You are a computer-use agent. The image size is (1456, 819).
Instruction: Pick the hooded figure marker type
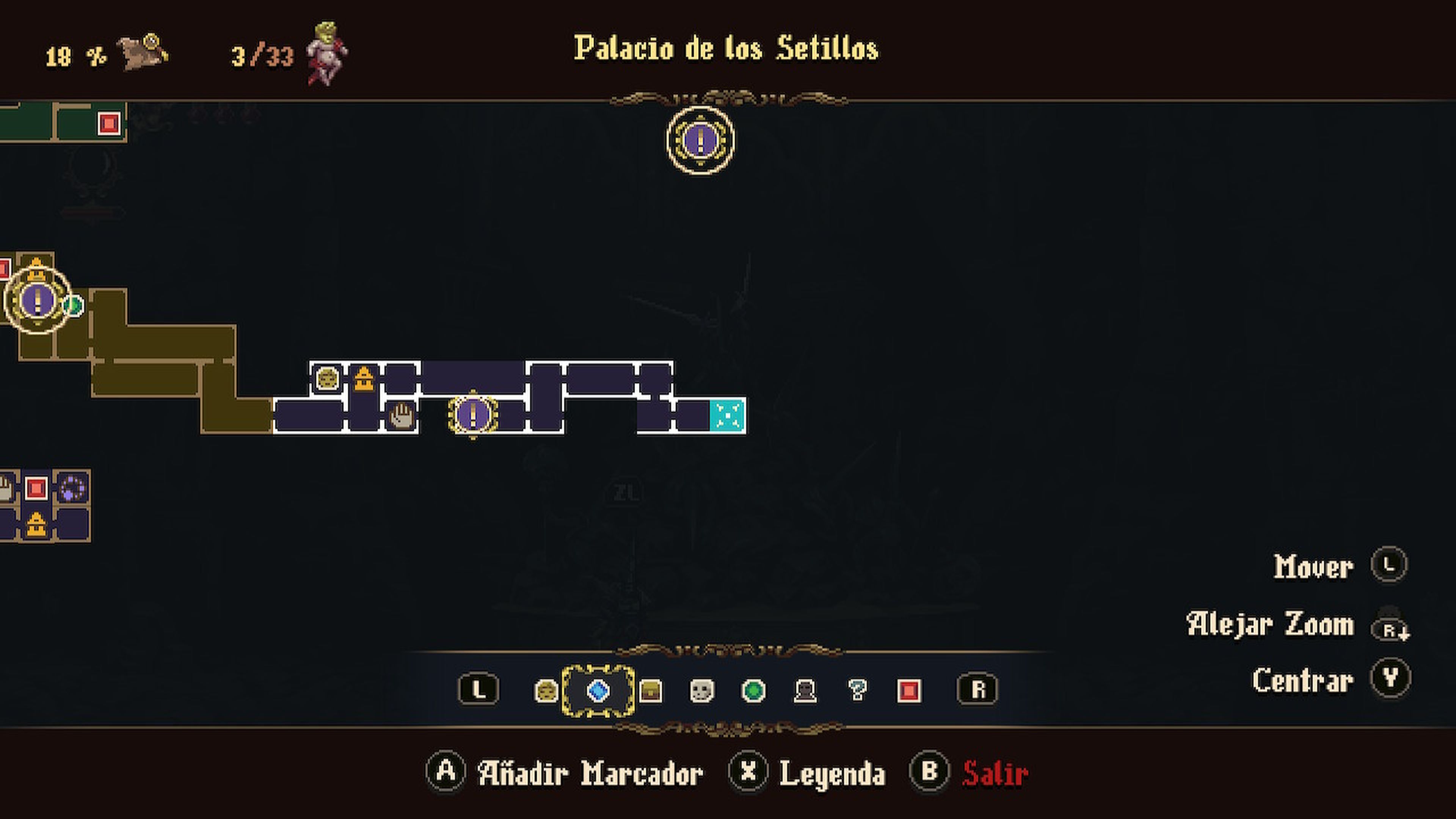coord(805,691)
